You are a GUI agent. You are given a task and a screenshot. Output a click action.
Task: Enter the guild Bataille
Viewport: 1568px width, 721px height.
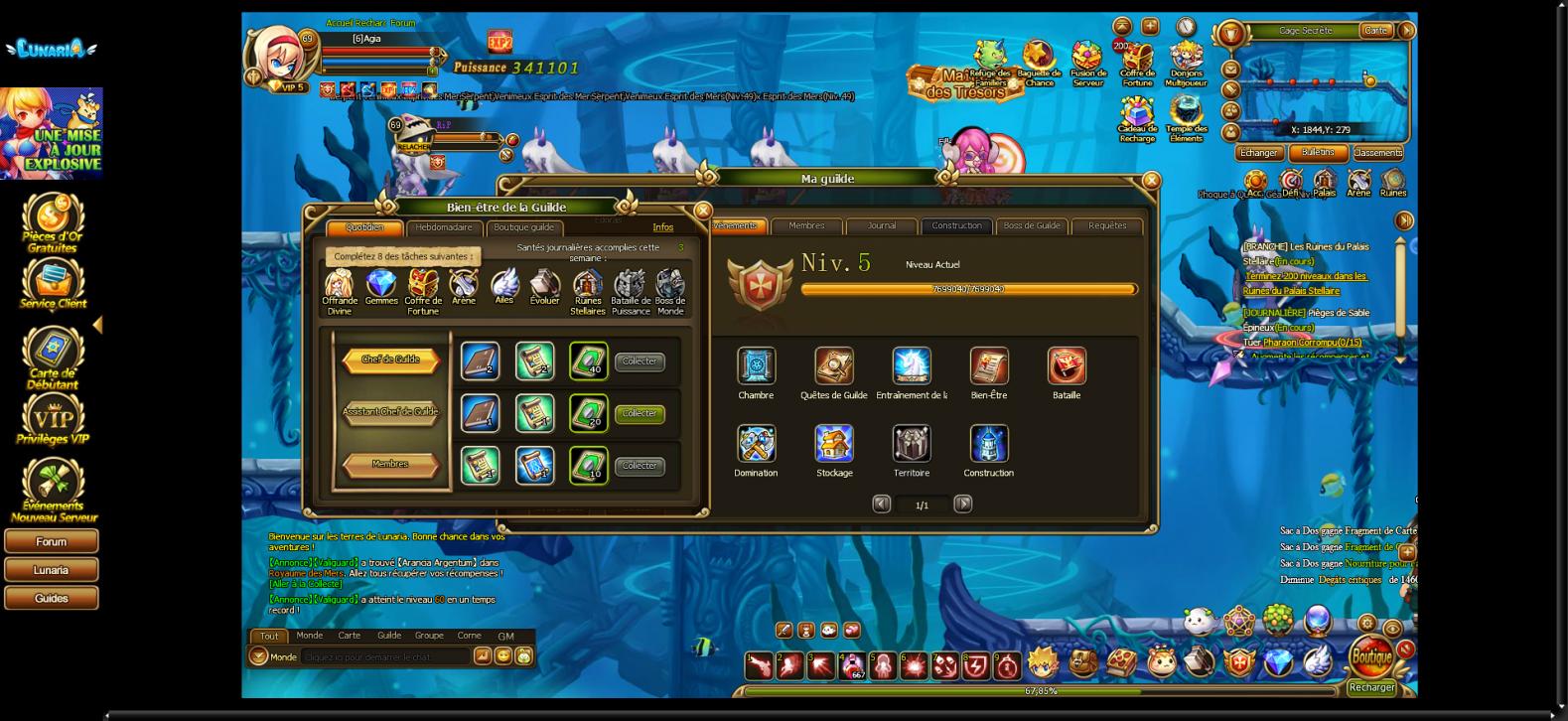point(1067,366)
